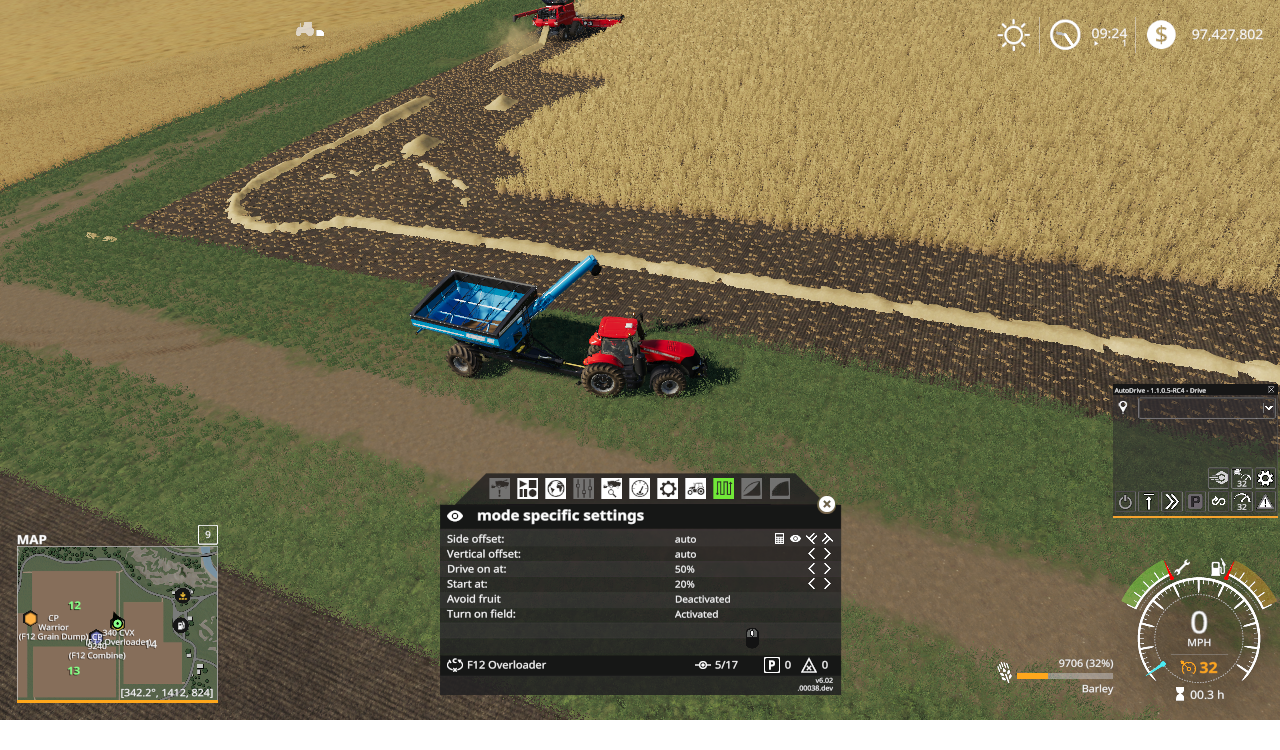Open the AutoDrive settings gear icon
1280x750 pixels.
pos(1265,478)
